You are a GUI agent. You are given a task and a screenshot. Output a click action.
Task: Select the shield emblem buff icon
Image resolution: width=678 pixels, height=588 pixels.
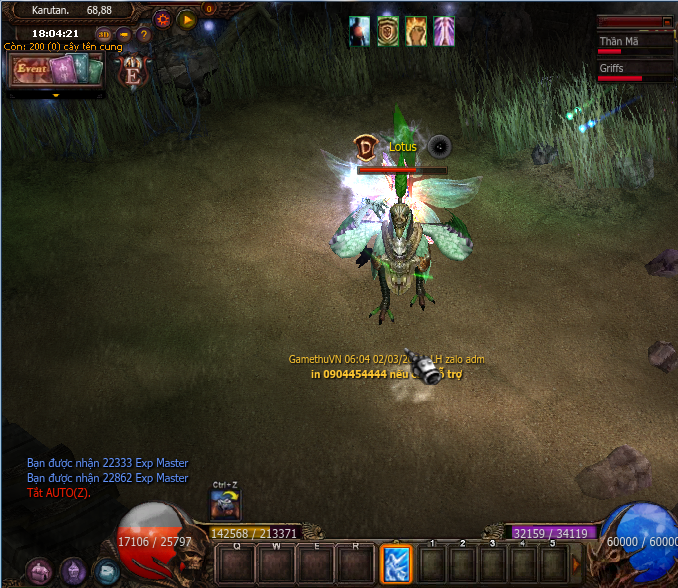click(x=388, y=31)
